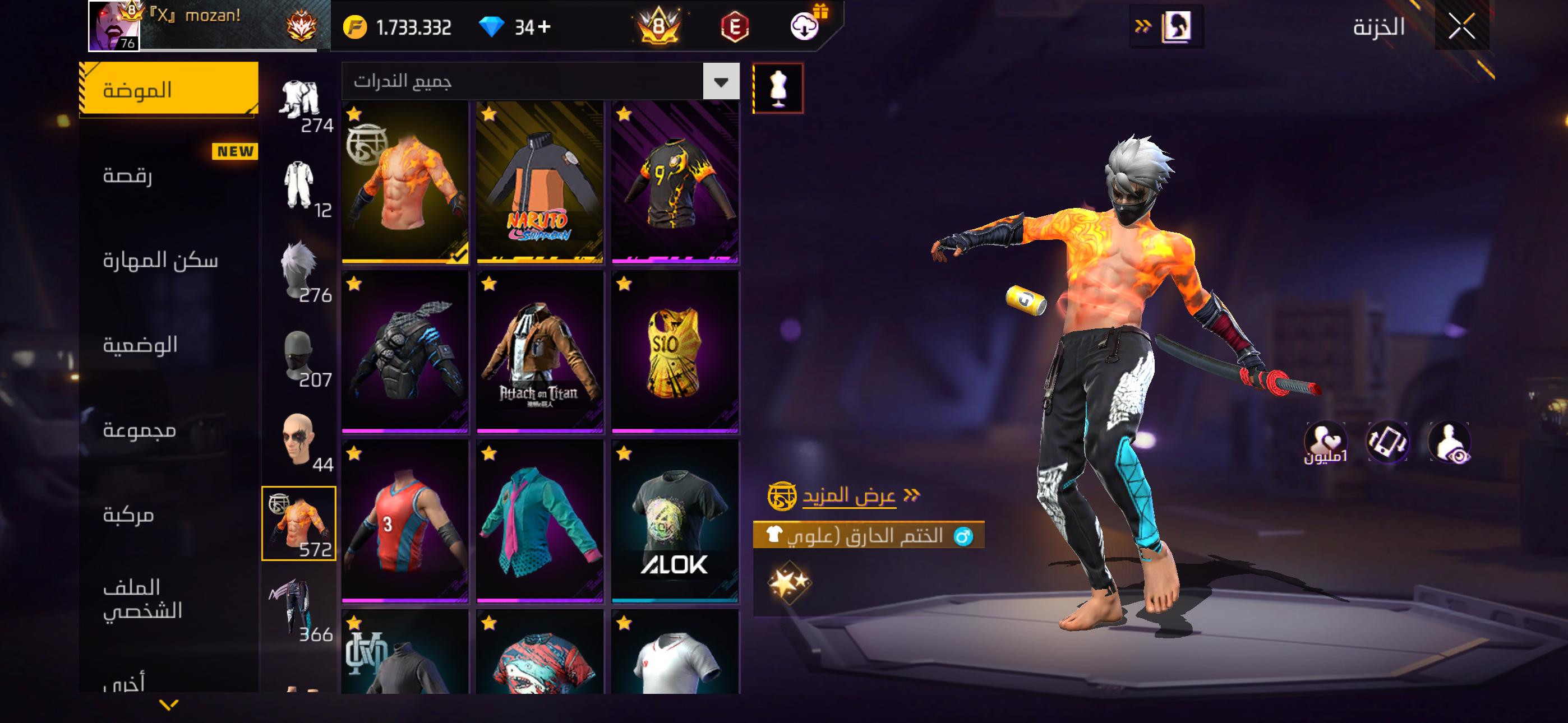
Task: Open the رقصة emote tab
Action: tap(128, 175)
